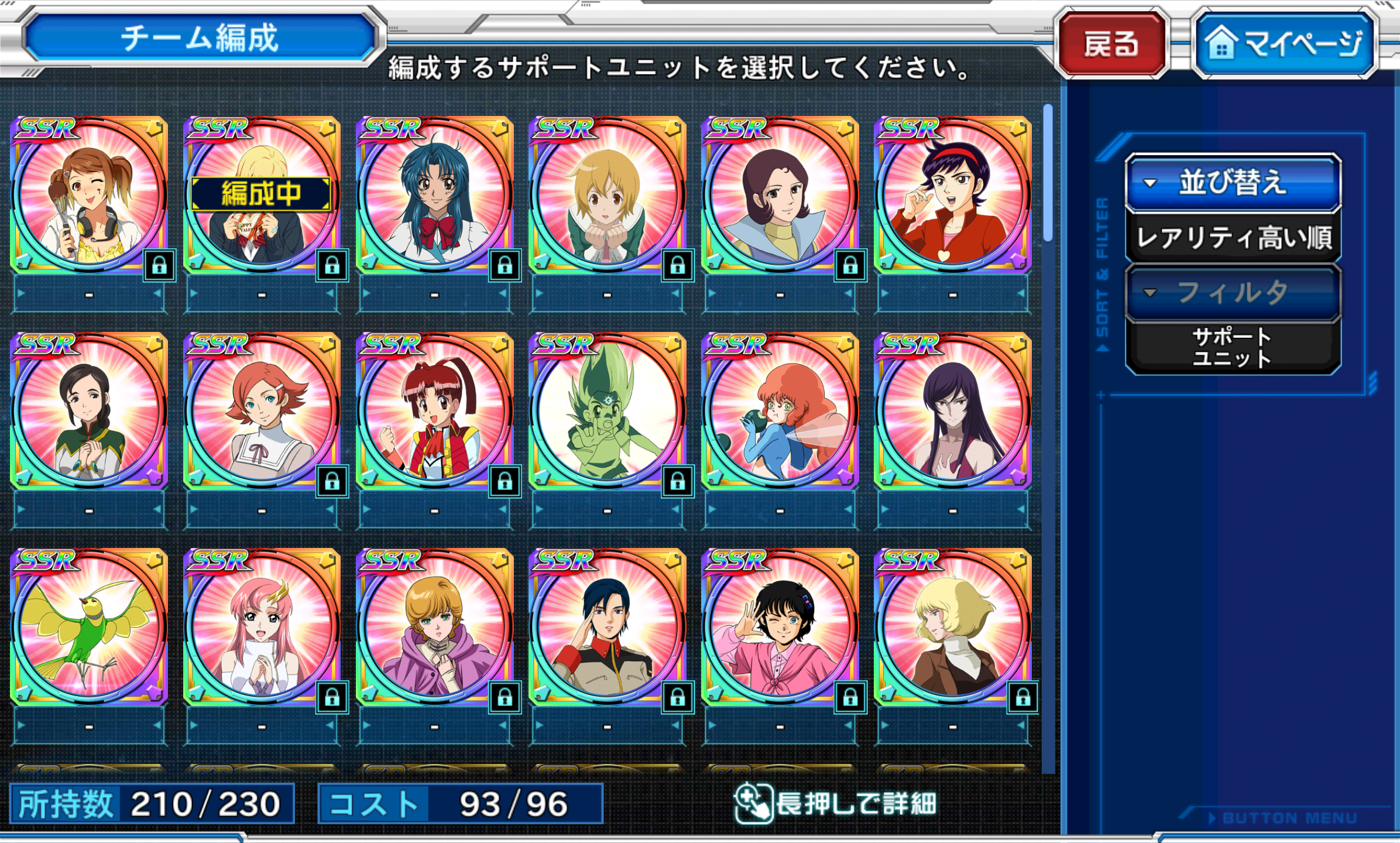Screen dimensions: 1400x843
Task: Pick the red-ponytail girl in red vest
Action: coord(434,411)
